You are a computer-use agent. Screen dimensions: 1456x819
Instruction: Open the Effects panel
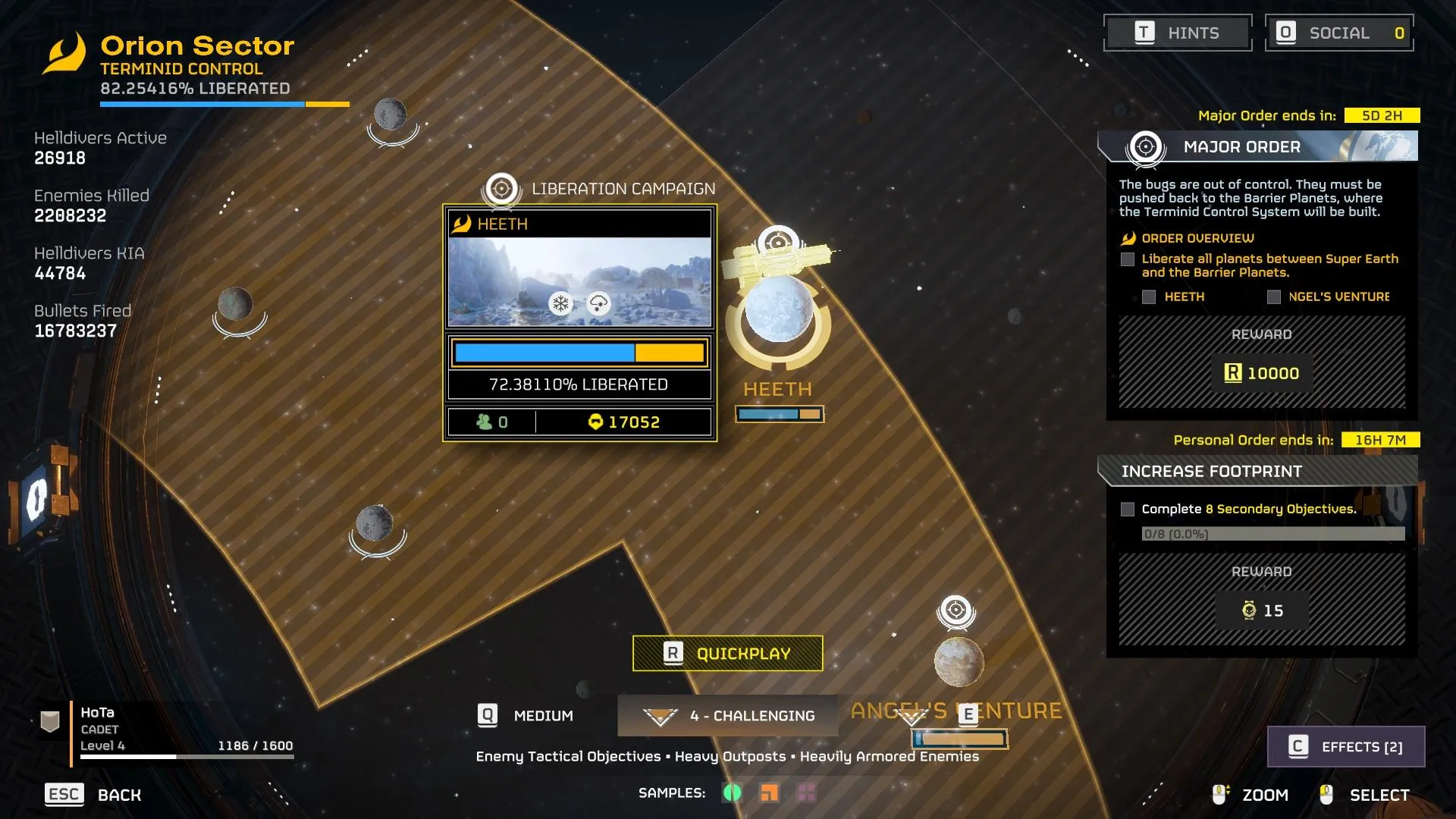[x=1346, y=747]
